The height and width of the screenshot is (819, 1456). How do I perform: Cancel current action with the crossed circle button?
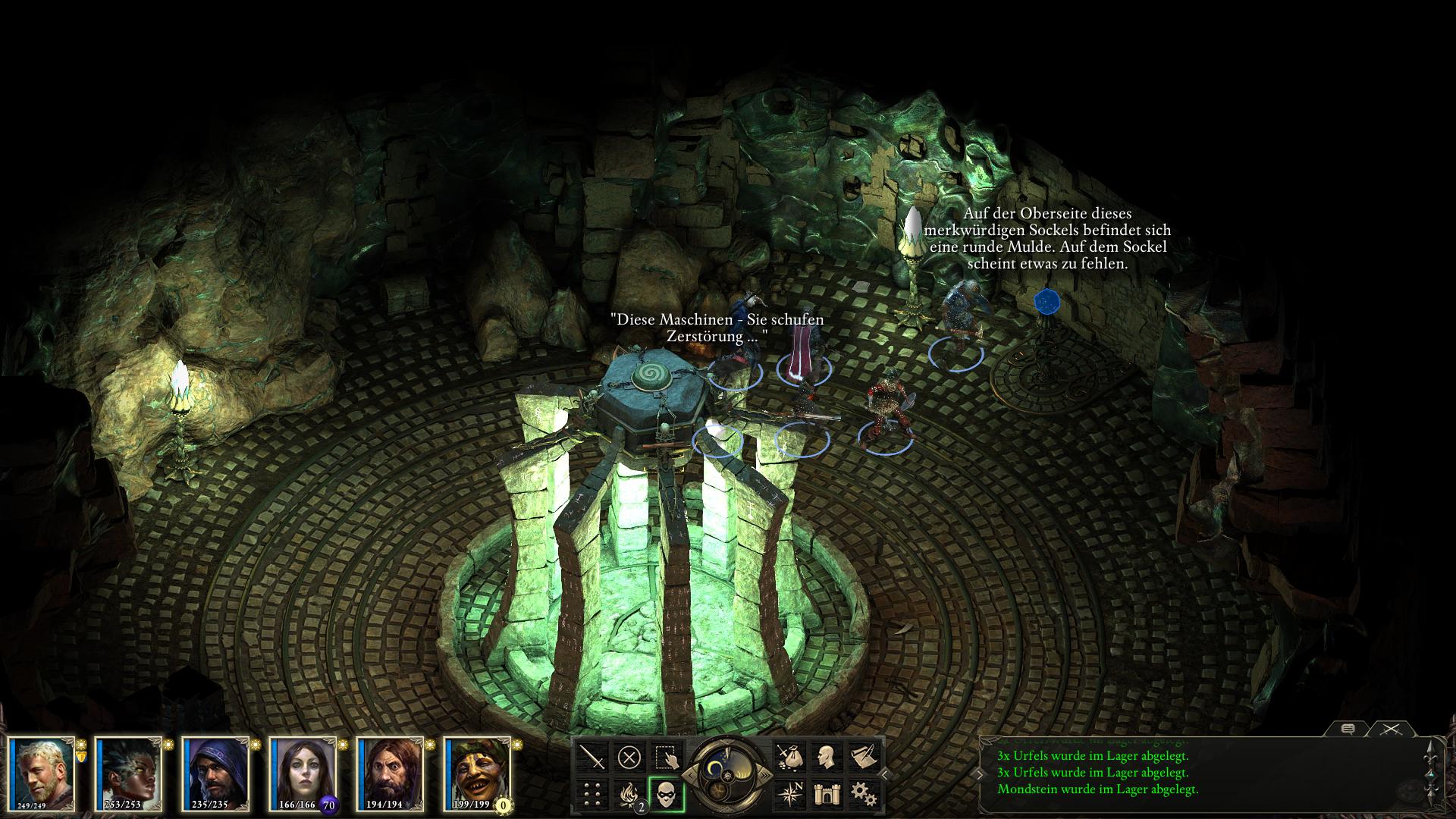click(x=629, y=757)
